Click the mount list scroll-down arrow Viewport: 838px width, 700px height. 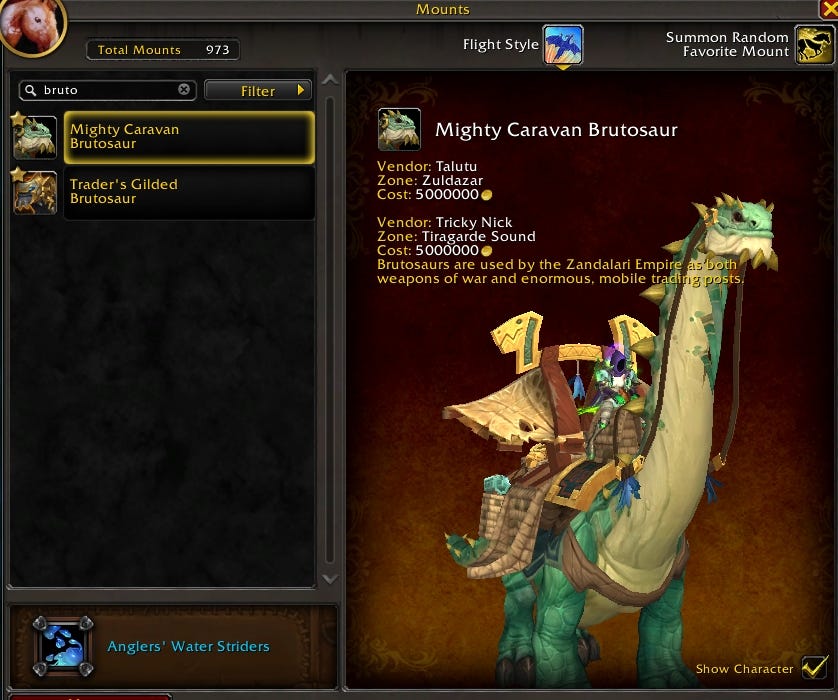(329, 578)
